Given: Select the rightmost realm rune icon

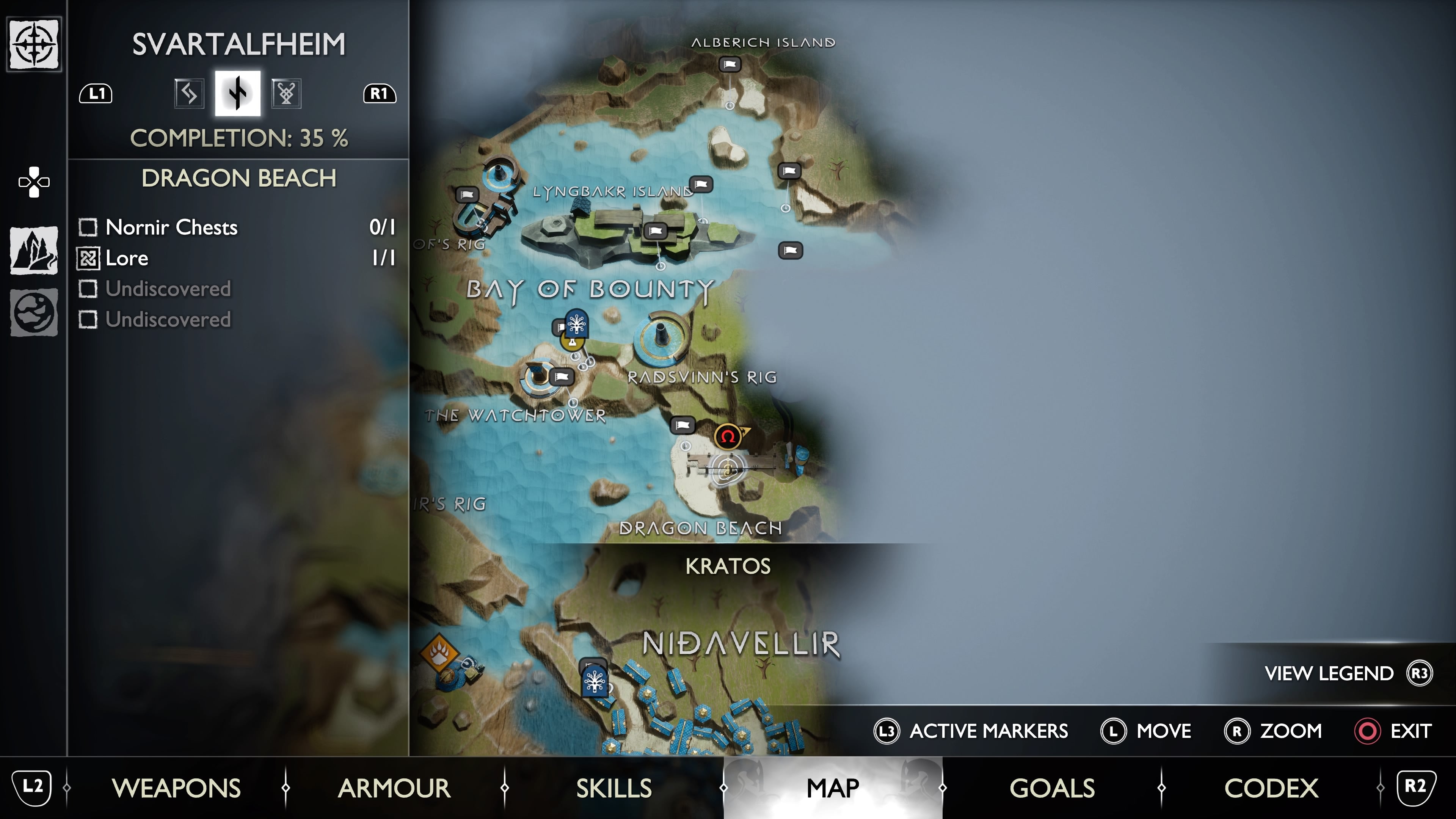Looking at the screenshot, I should pos(286,94).
